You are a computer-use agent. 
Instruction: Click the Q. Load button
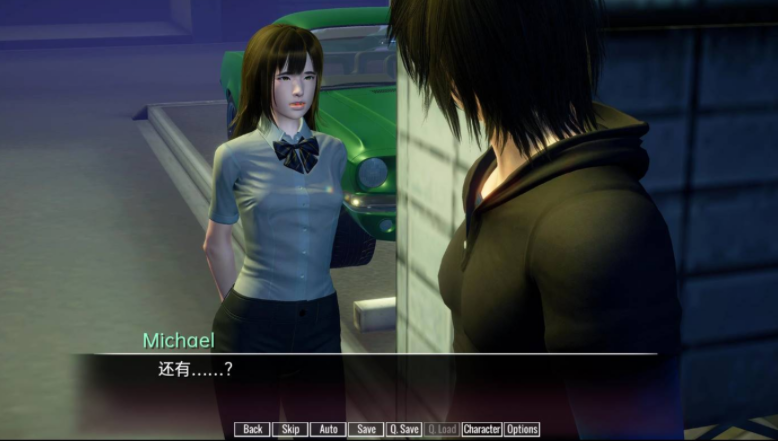click(442, 429)
